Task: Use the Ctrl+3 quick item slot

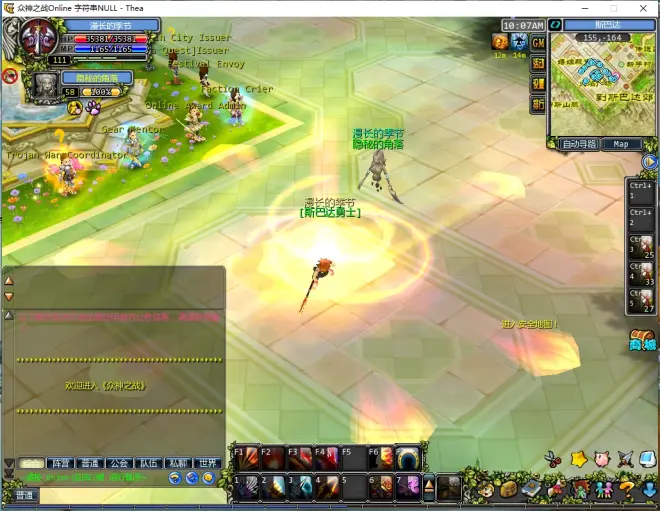Action: click(641, 244)
